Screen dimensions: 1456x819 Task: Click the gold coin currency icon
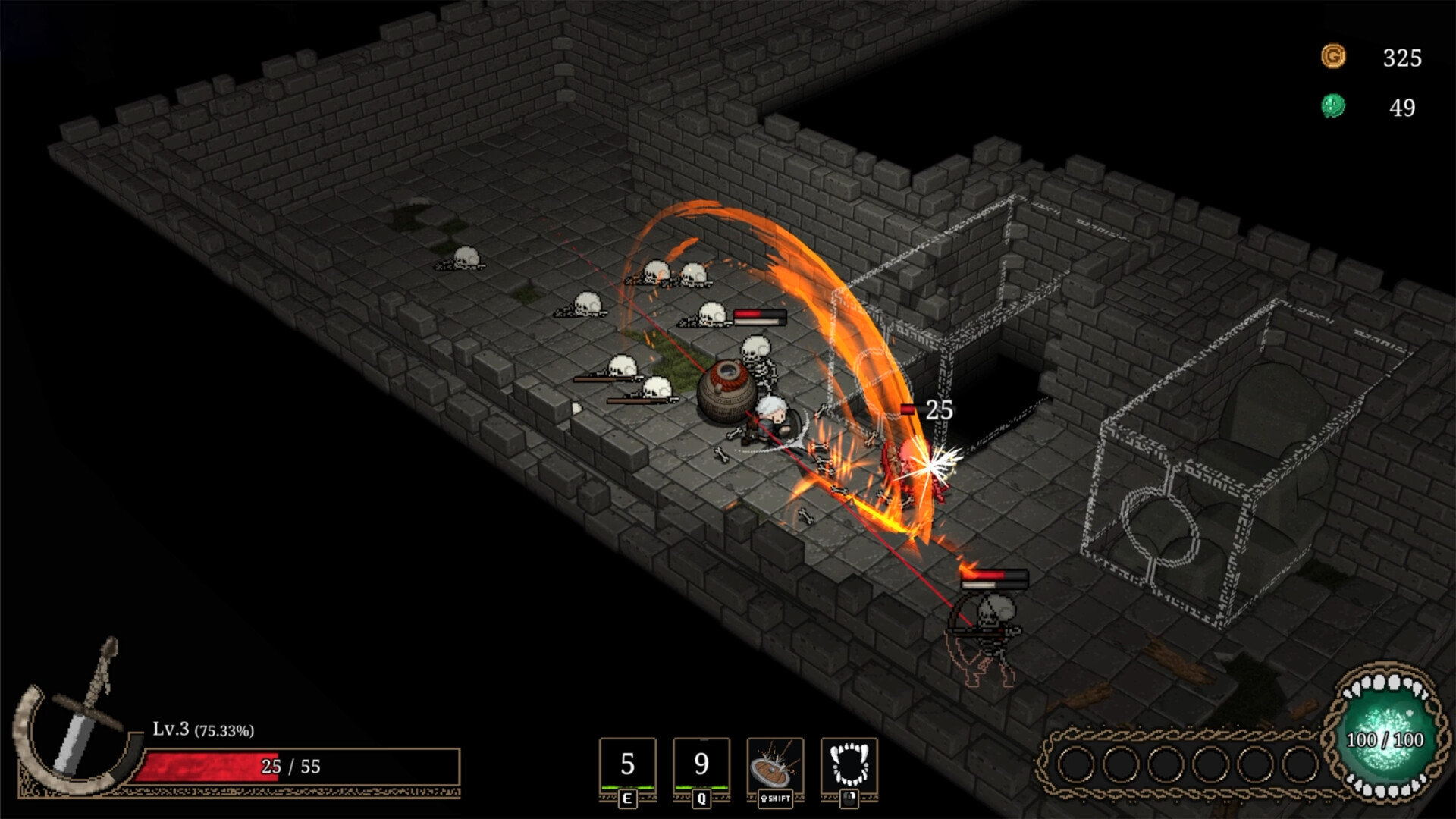click(x=1333, y=57)
